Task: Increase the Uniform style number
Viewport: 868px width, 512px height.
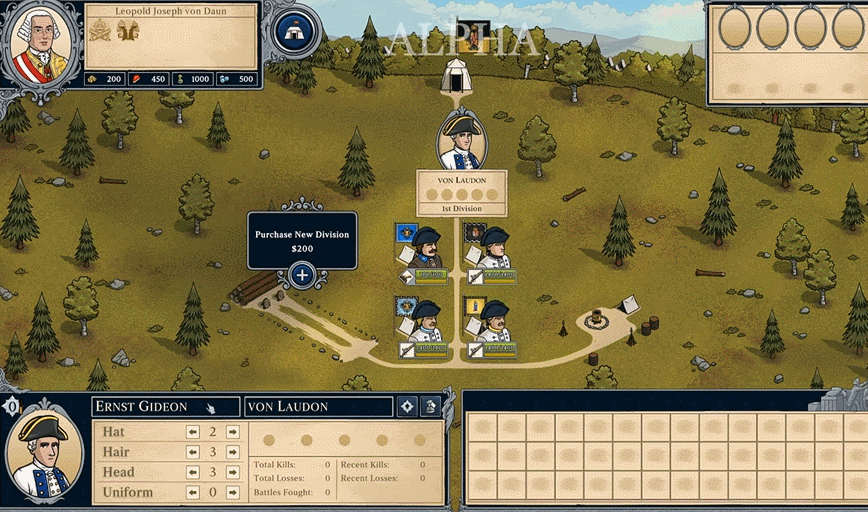Action: [x=232, y=492]
